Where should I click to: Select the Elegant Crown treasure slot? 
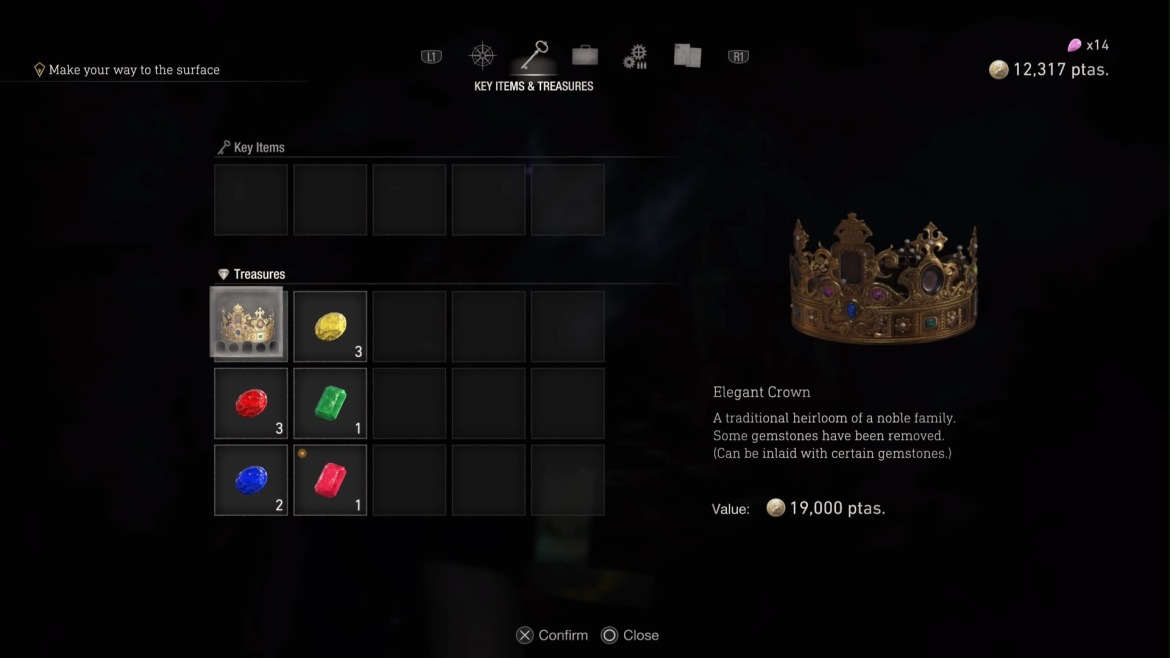250,326
